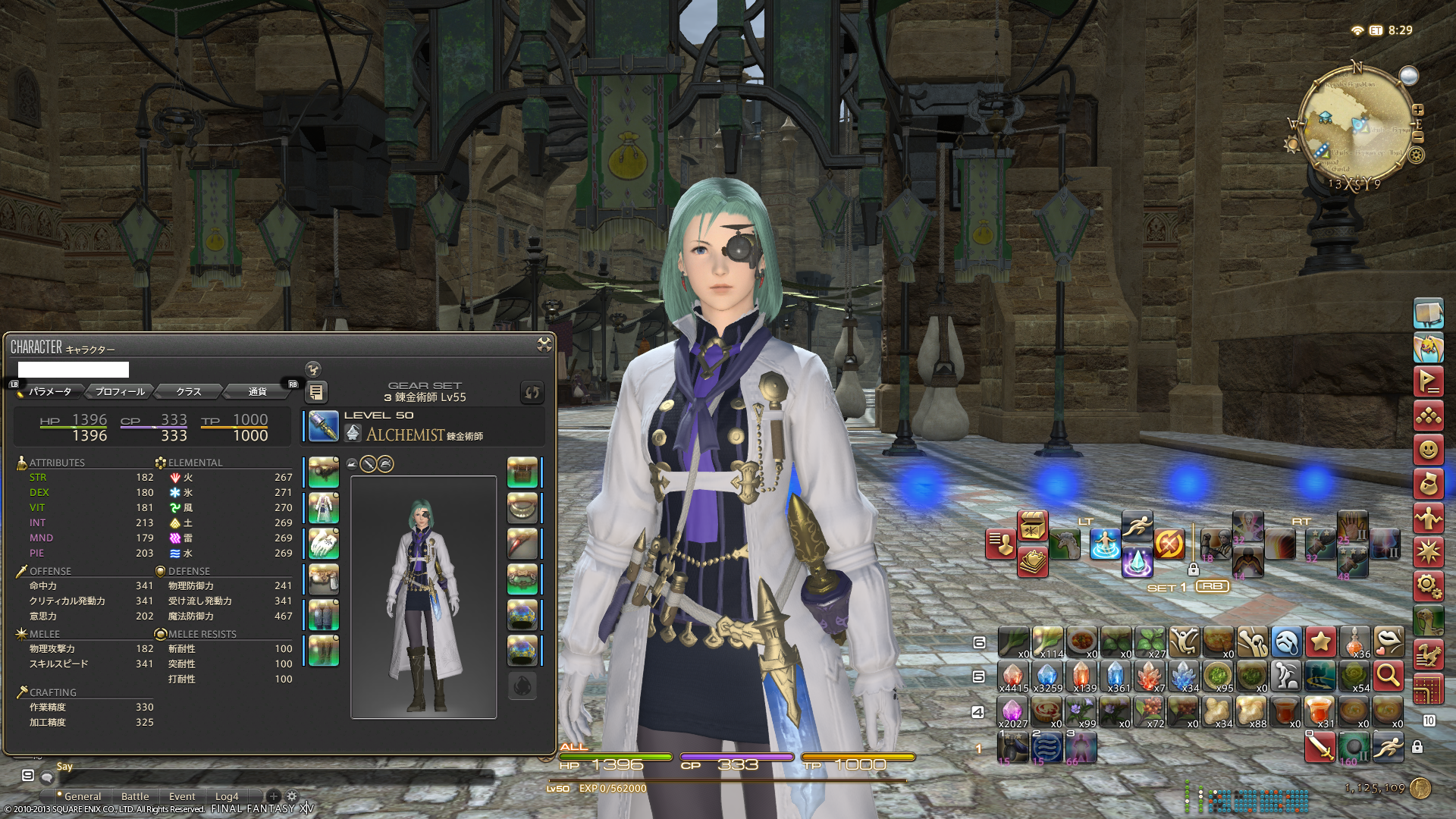Select the equipped white gloves slot

324,543
